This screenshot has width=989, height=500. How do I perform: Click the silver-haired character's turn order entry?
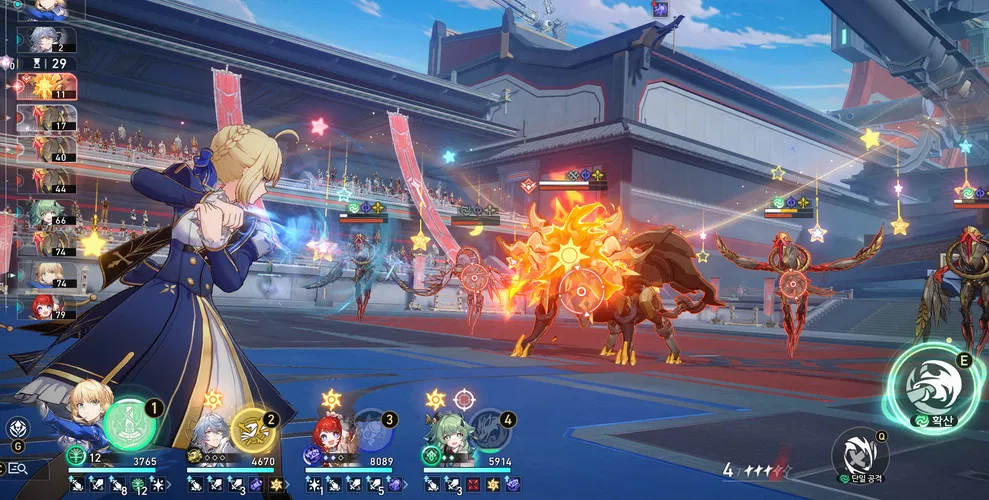[40, 38]
